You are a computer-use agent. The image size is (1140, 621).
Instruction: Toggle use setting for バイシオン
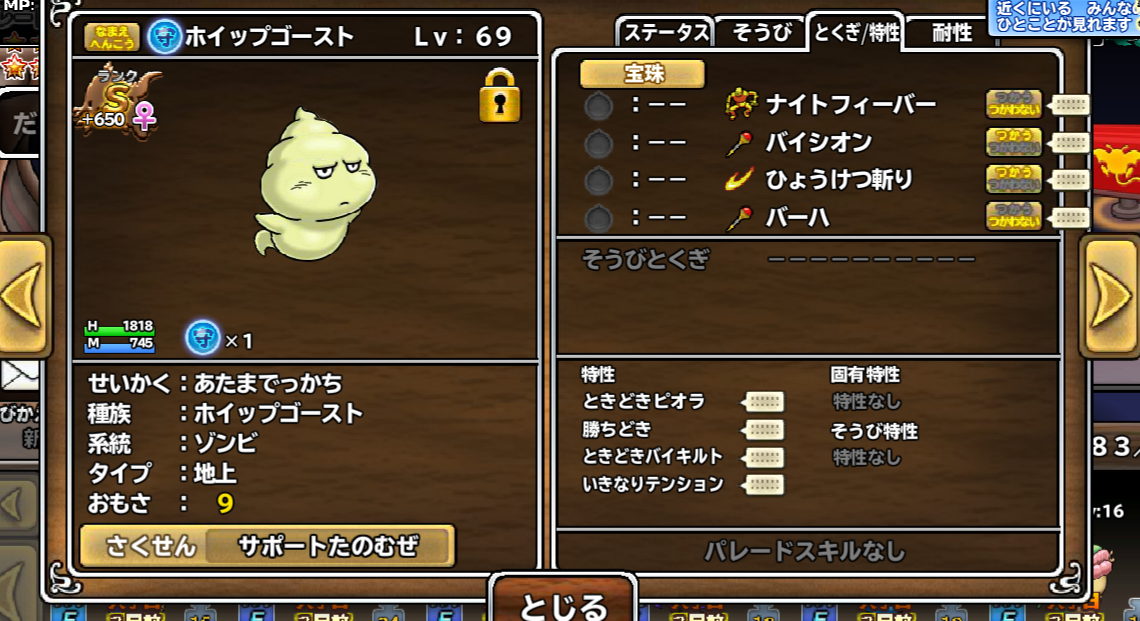1013,142
